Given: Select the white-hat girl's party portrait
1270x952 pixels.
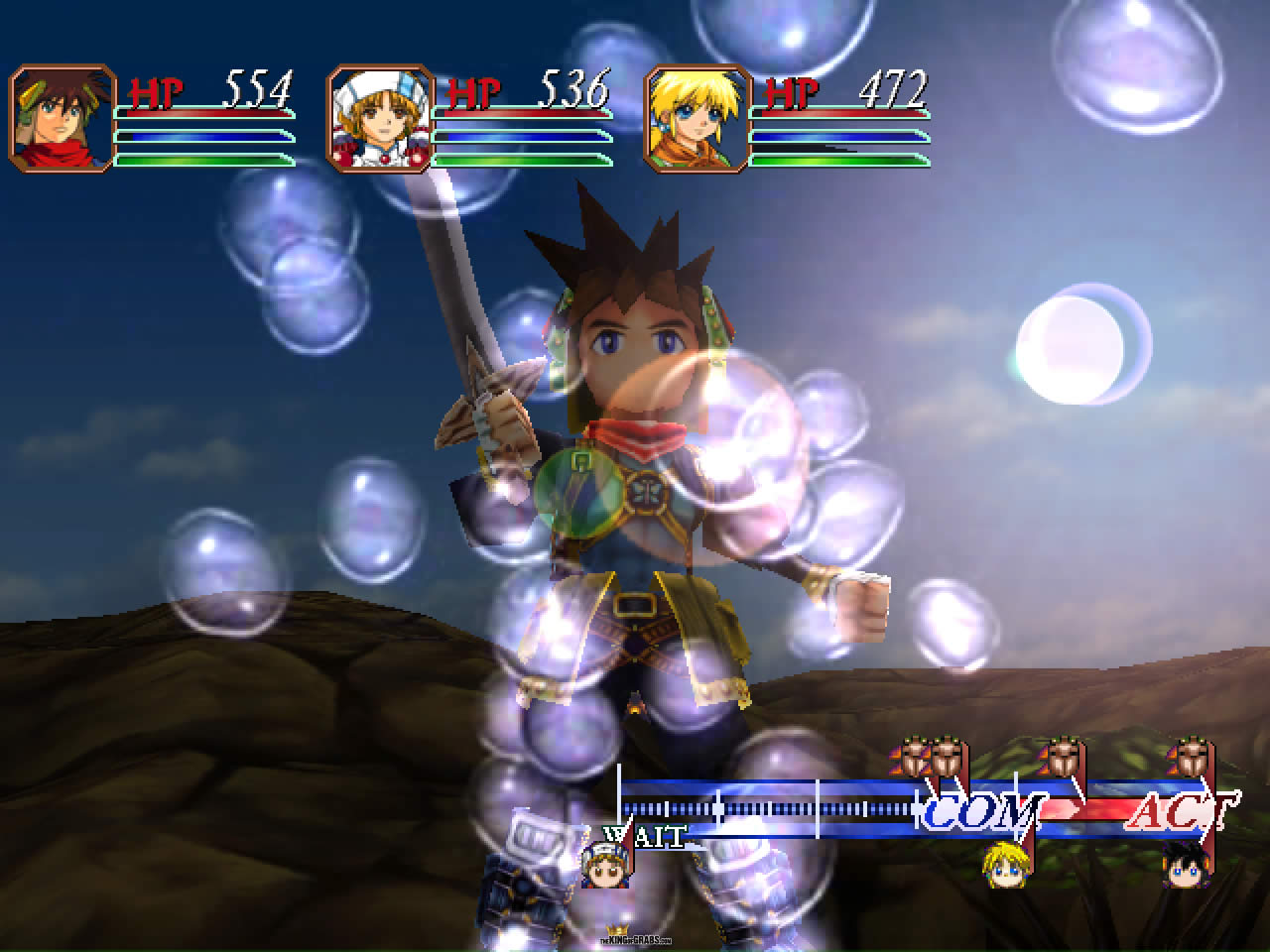Looking at the screenshot, I should [379, 119].
